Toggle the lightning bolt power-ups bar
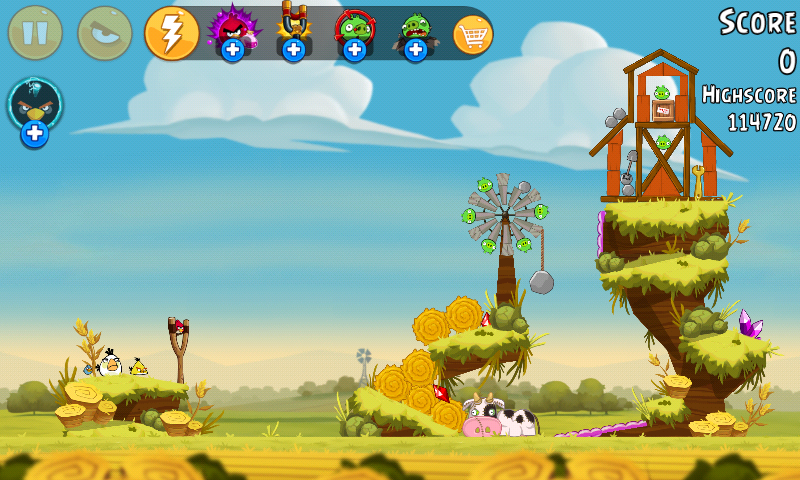Screen dimensions: 800x480 172,33
